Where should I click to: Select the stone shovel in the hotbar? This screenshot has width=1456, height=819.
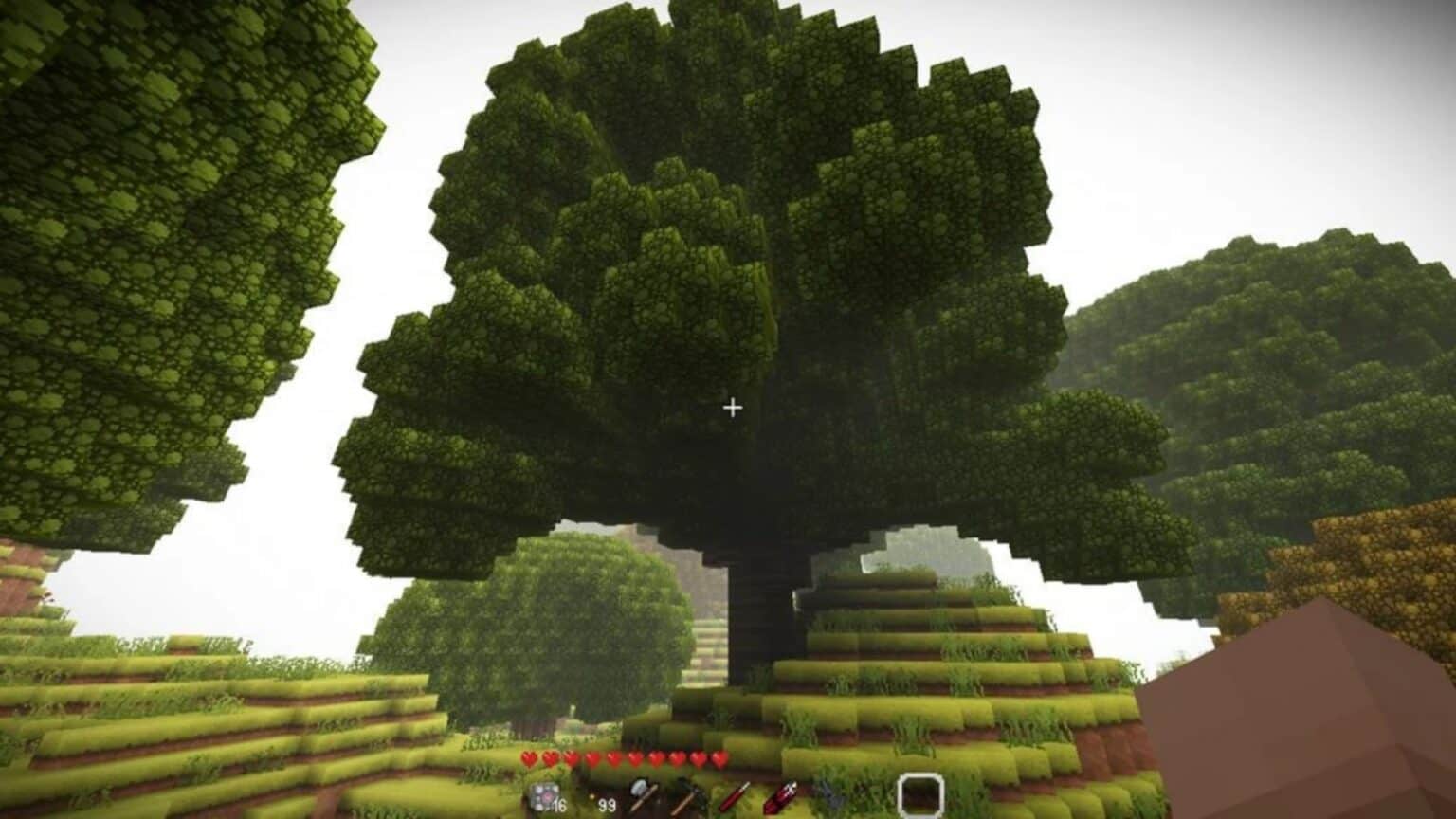click(x=644, y=794)
